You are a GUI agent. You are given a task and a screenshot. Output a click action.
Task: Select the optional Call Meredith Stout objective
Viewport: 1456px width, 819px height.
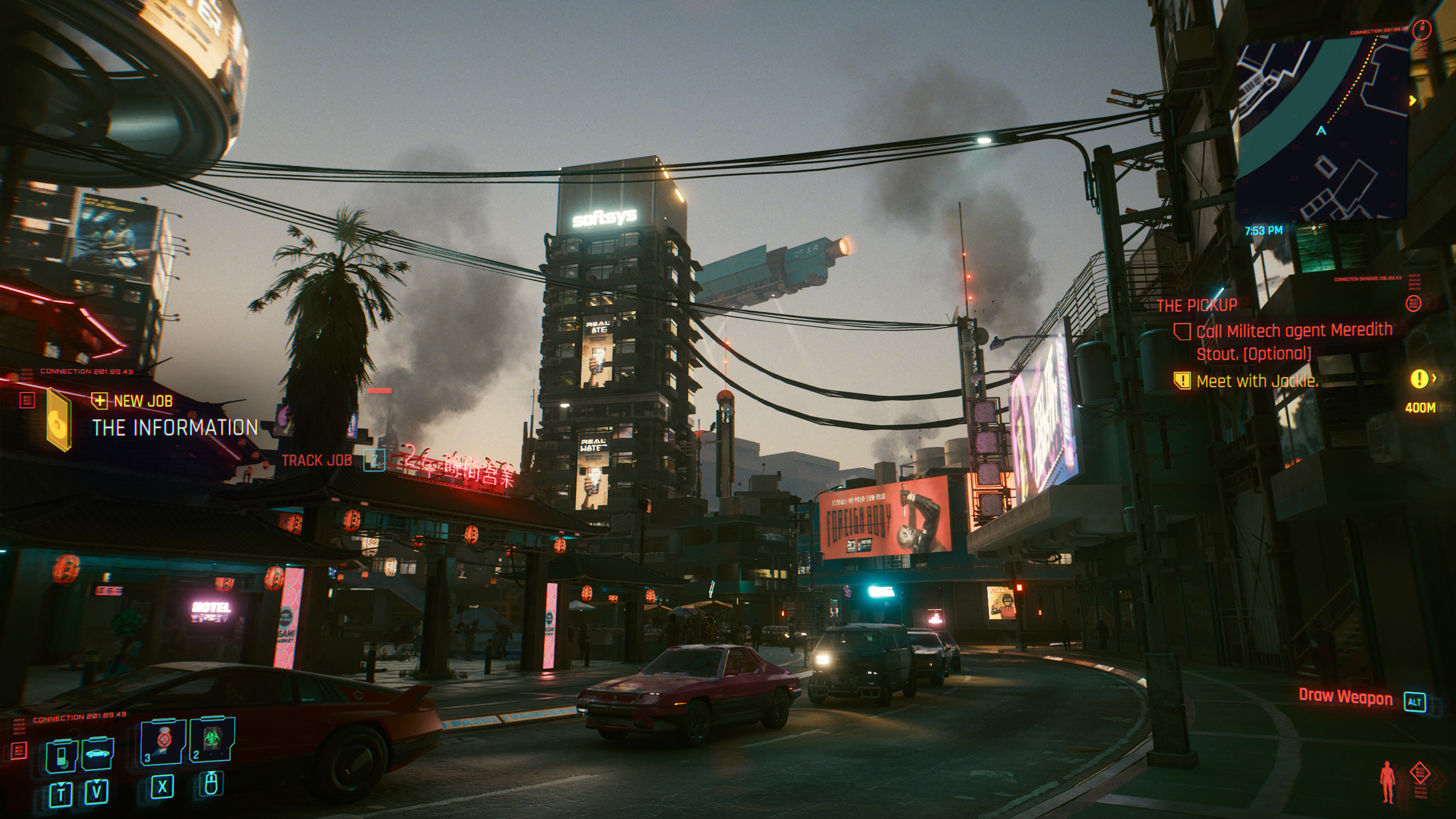pyautogui.click(x=1293, y=342)
